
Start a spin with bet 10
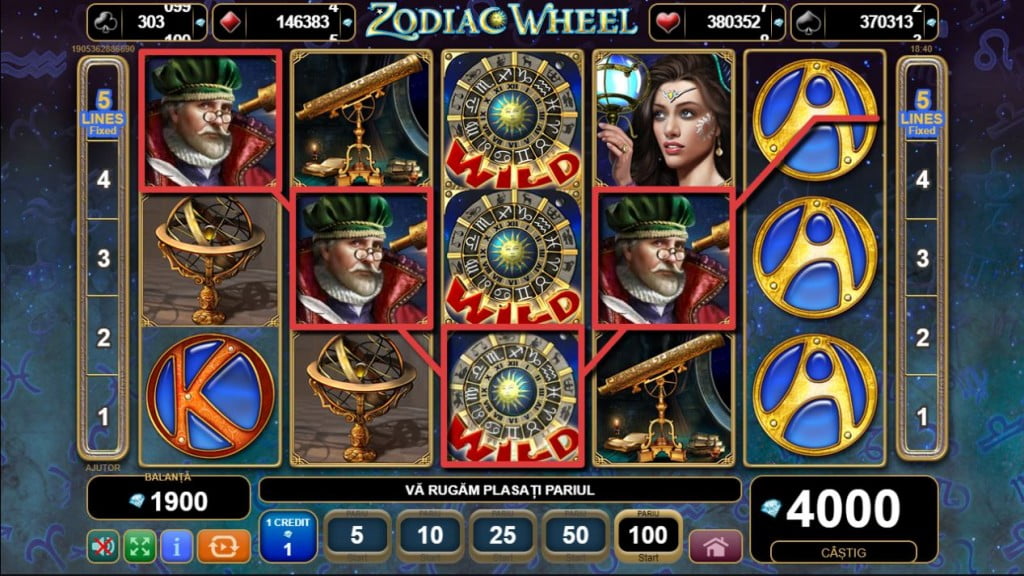point(430,536)
